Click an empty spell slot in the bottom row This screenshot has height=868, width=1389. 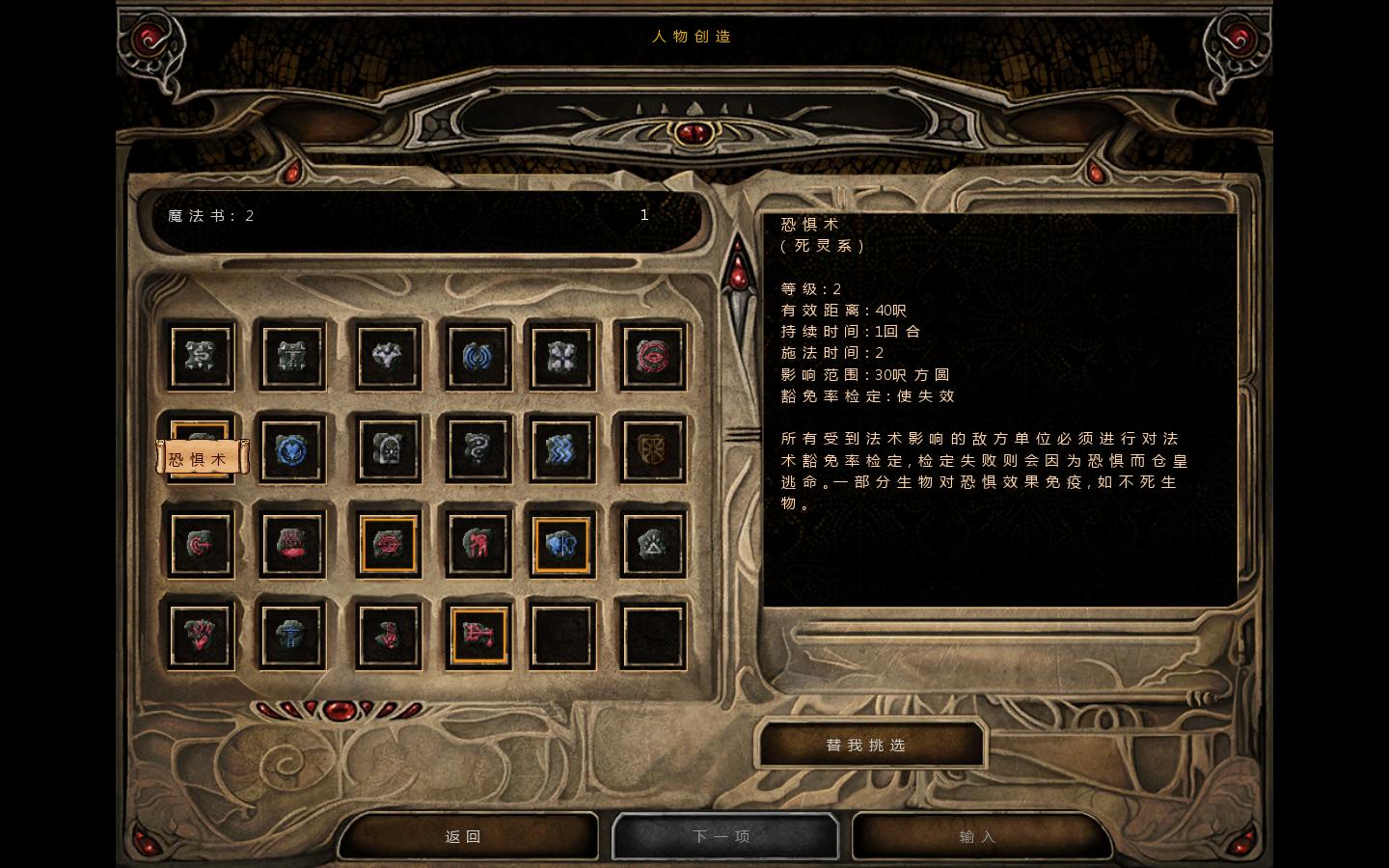pyautogui.click(x=562, y=635)
